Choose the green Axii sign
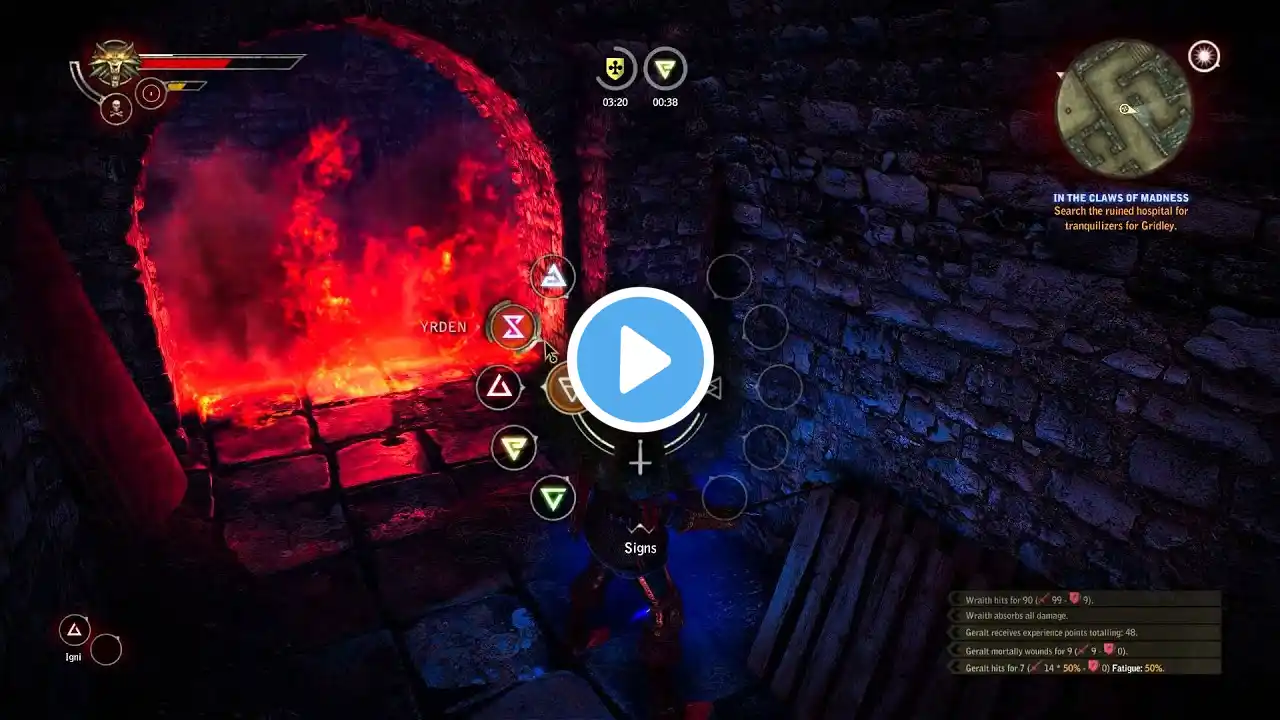Viewport: 1280px width, 720px height. (552, 497)
